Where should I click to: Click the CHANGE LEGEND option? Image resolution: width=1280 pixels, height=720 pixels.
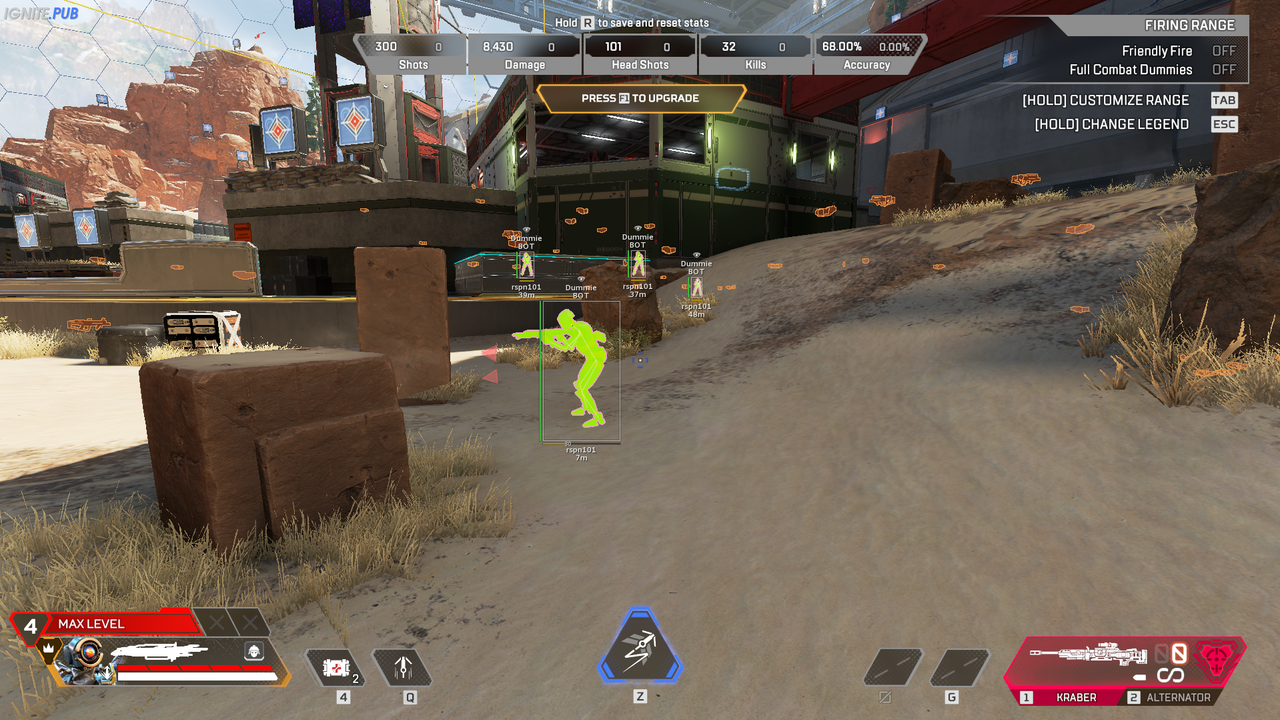pos(1111,123)
